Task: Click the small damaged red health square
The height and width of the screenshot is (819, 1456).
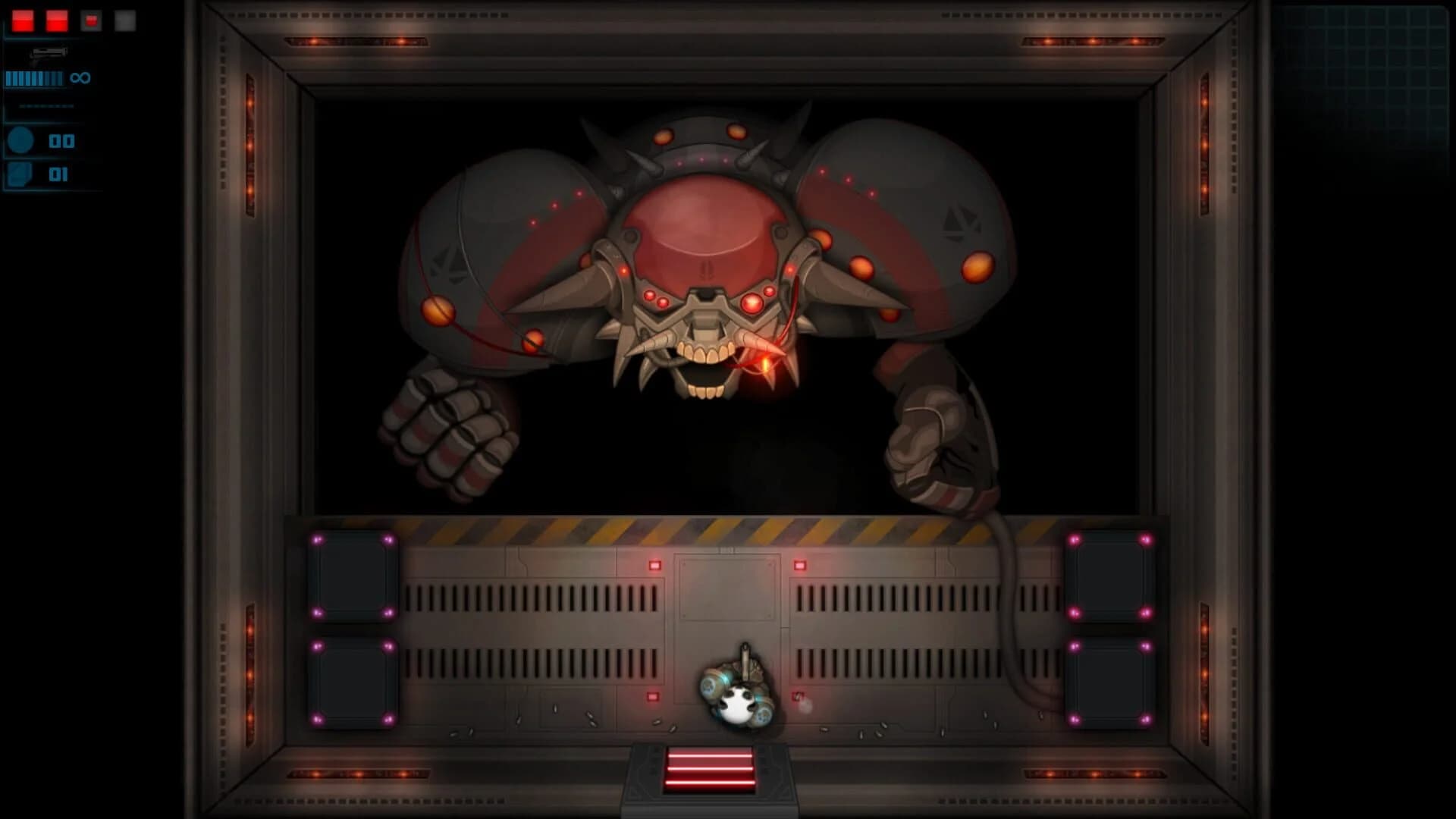Action: click(x=91, y=20)
